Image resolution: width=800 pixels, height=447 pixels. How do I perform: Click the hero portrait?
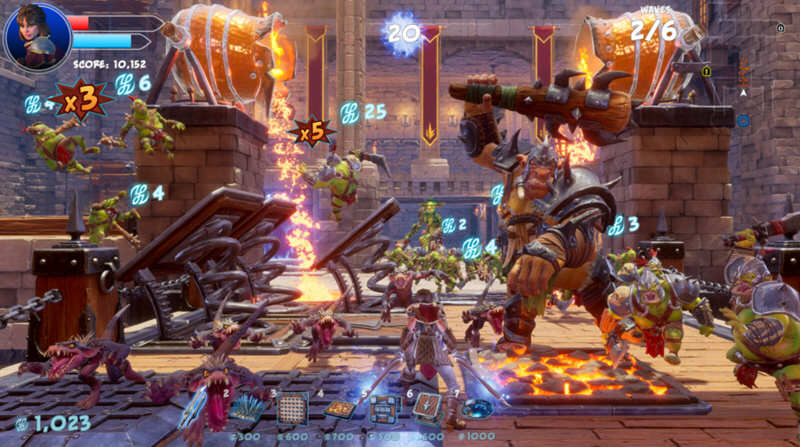click(37, 36)
